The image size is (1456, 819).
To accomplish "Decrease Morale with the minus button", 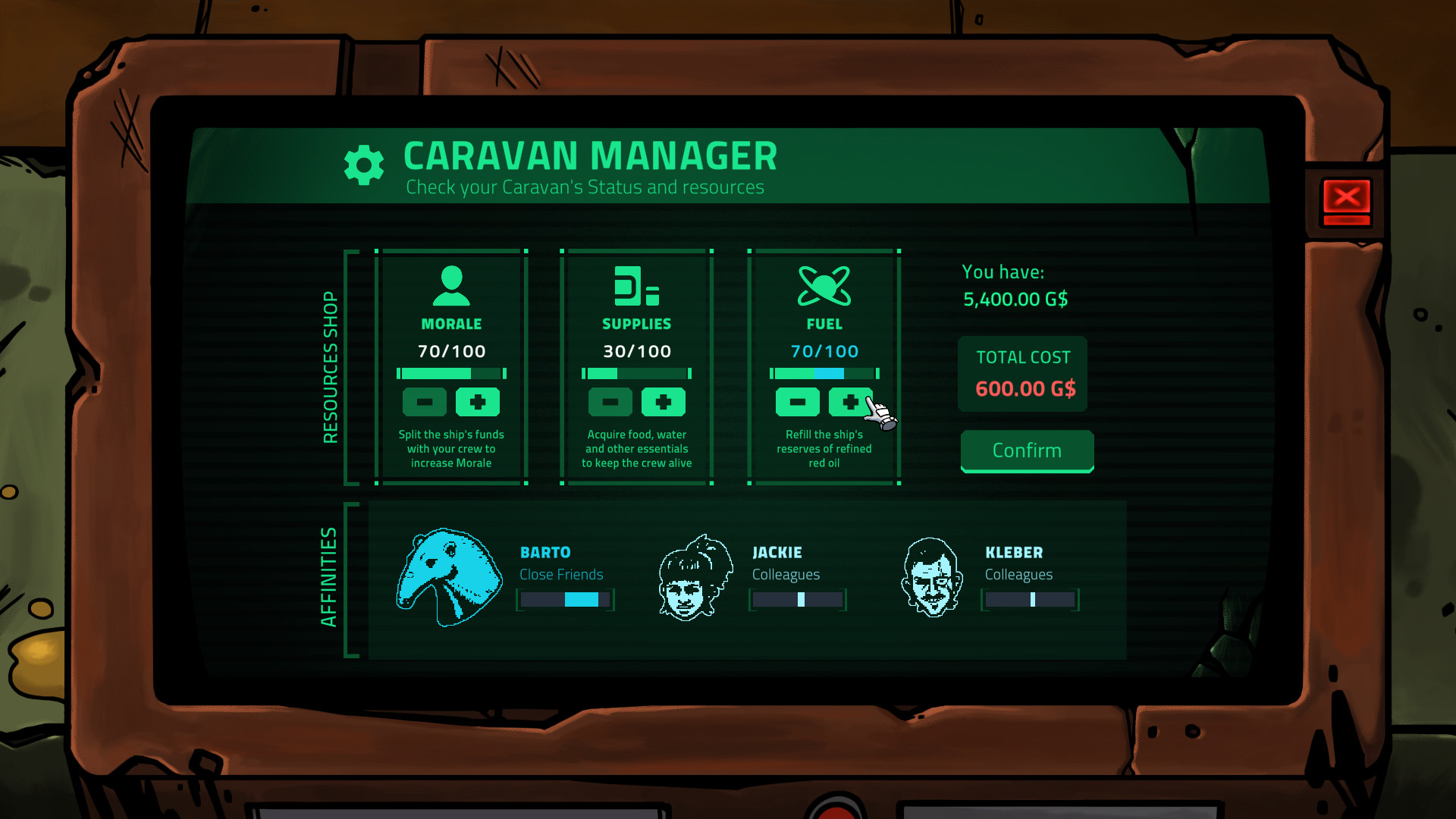I will [424, 402].
